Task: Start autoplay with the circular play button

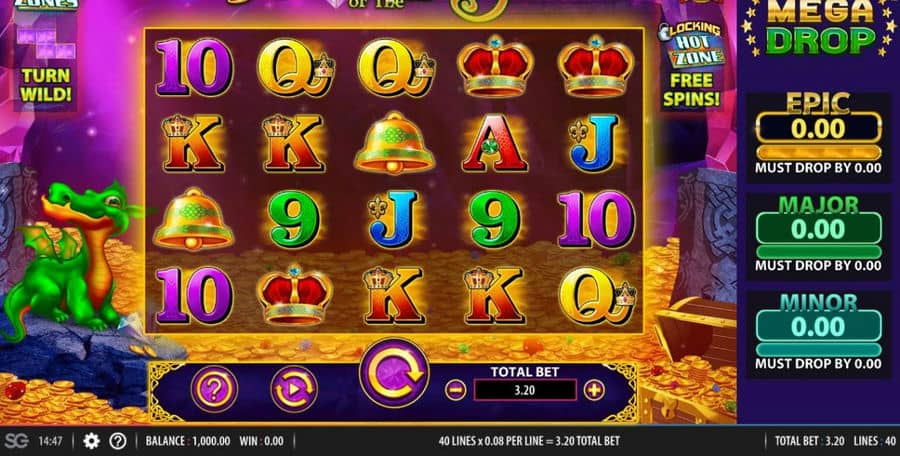Action: coord(294,388)
